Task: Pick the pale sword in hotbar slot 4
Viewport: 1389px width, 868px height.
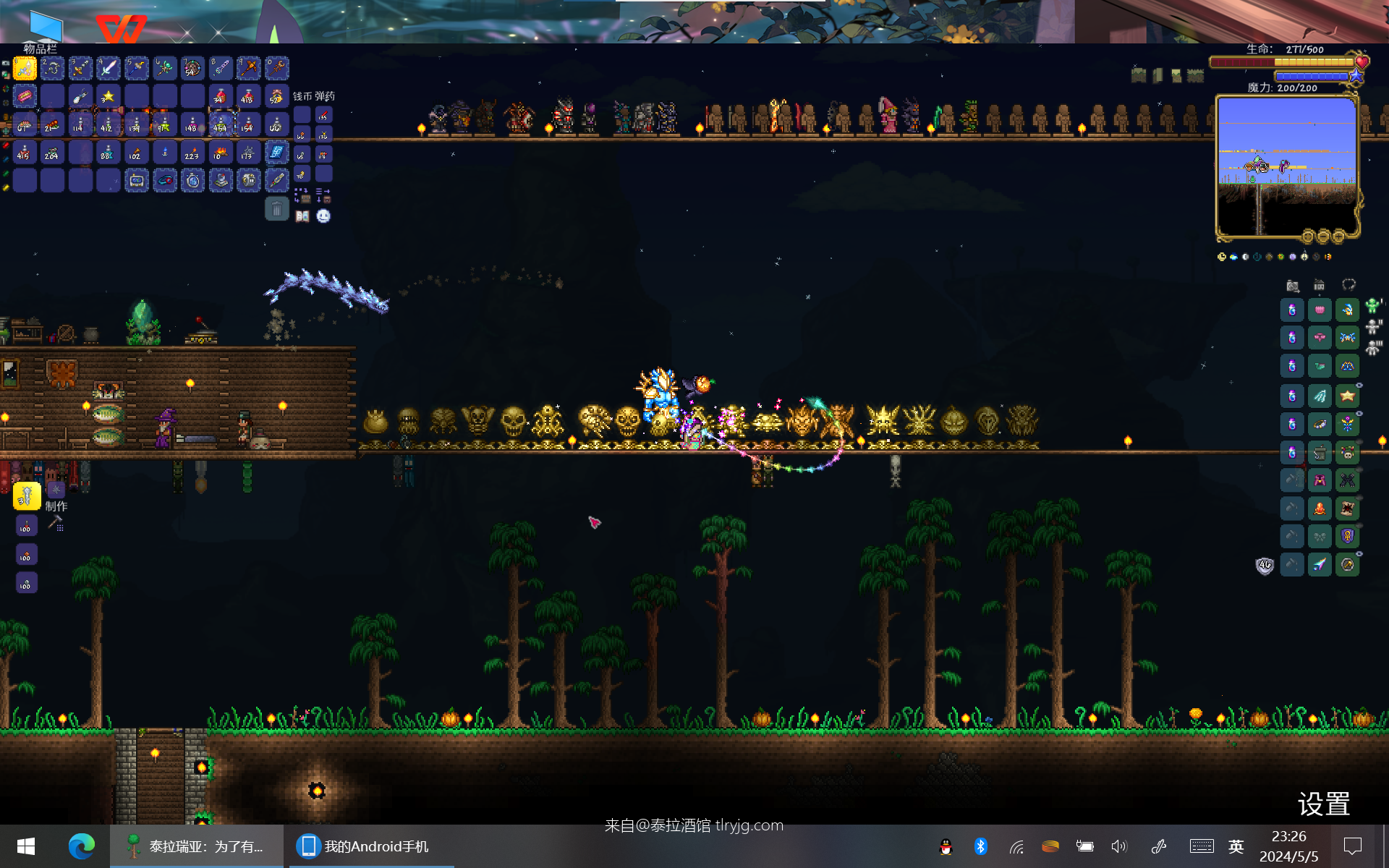Action: click(109, 69)
